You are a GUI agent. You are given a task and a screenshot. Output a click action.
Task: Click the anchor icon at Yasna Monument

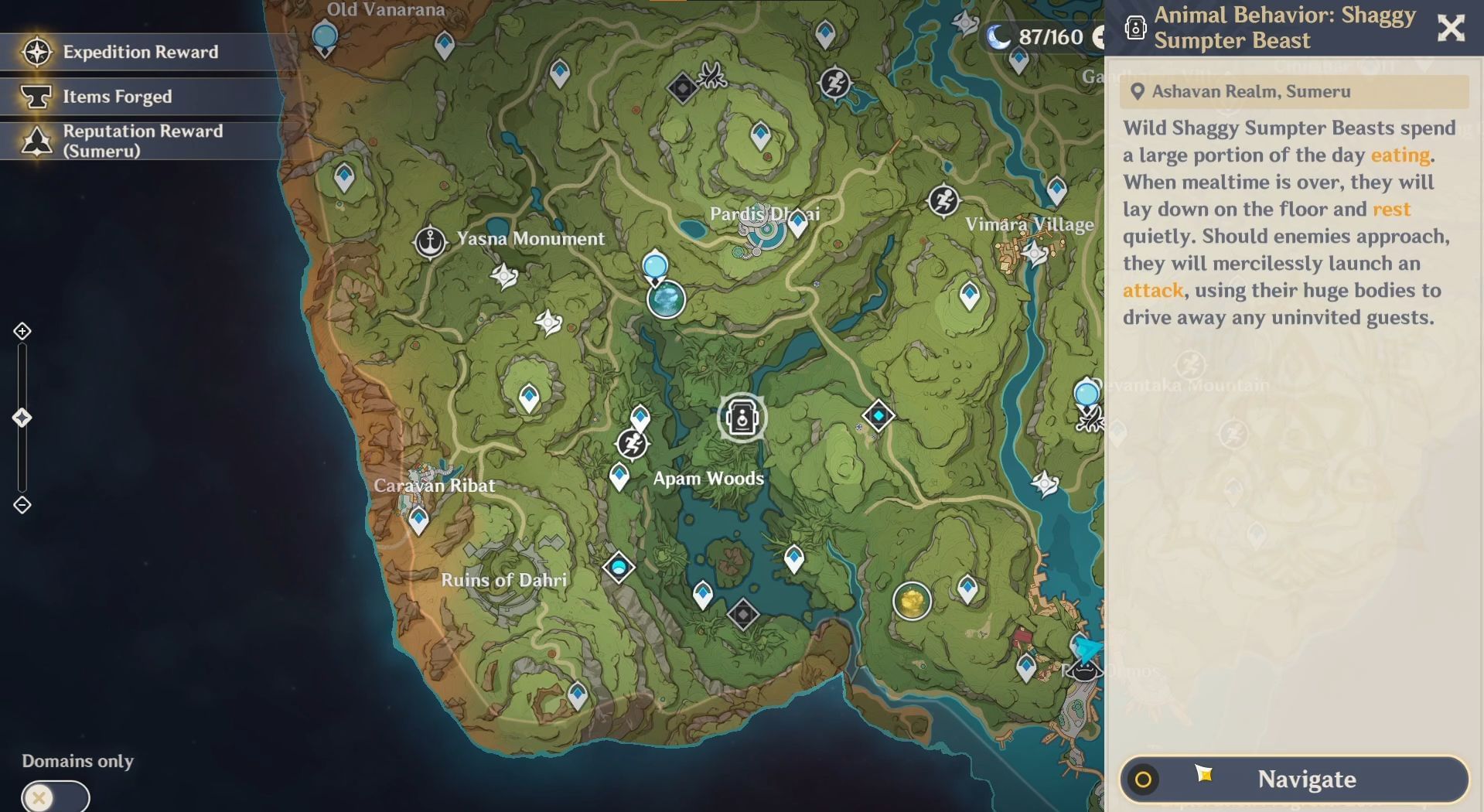pyautogui.click(x=430, y=239)
